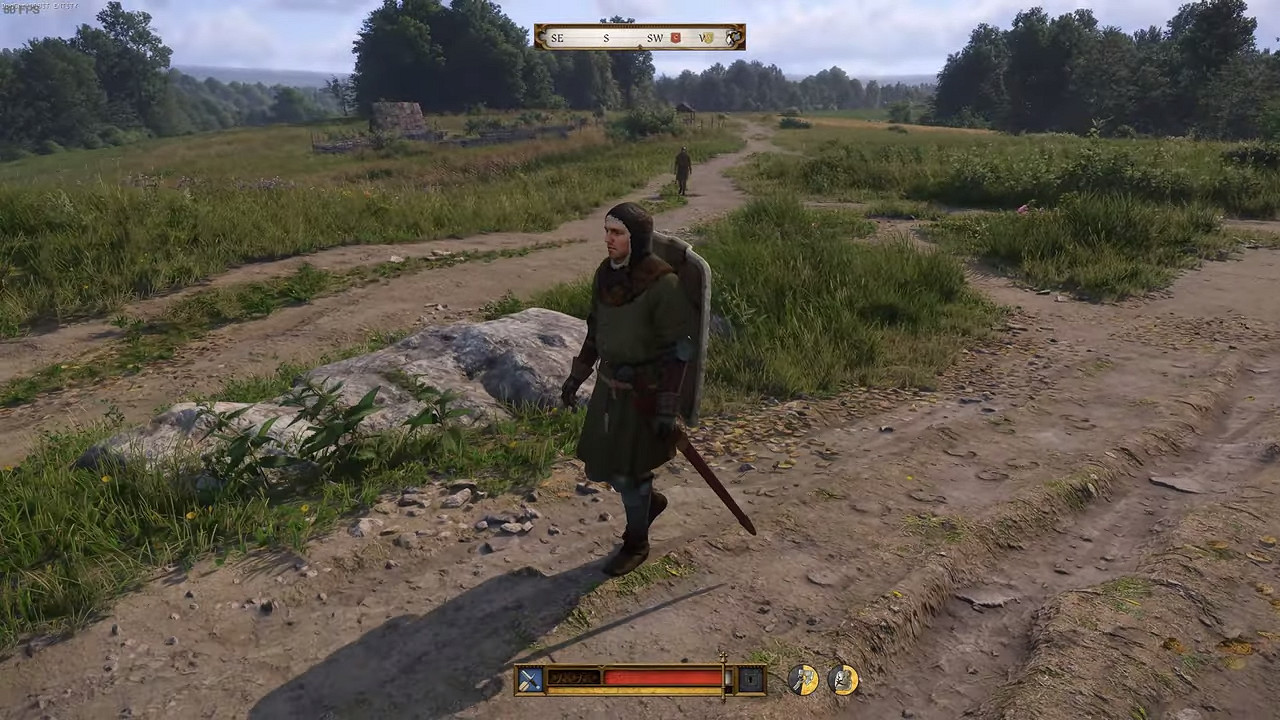Click the red health bar
The width and height of the screenshot is (1280, 720).
point(660,678)
